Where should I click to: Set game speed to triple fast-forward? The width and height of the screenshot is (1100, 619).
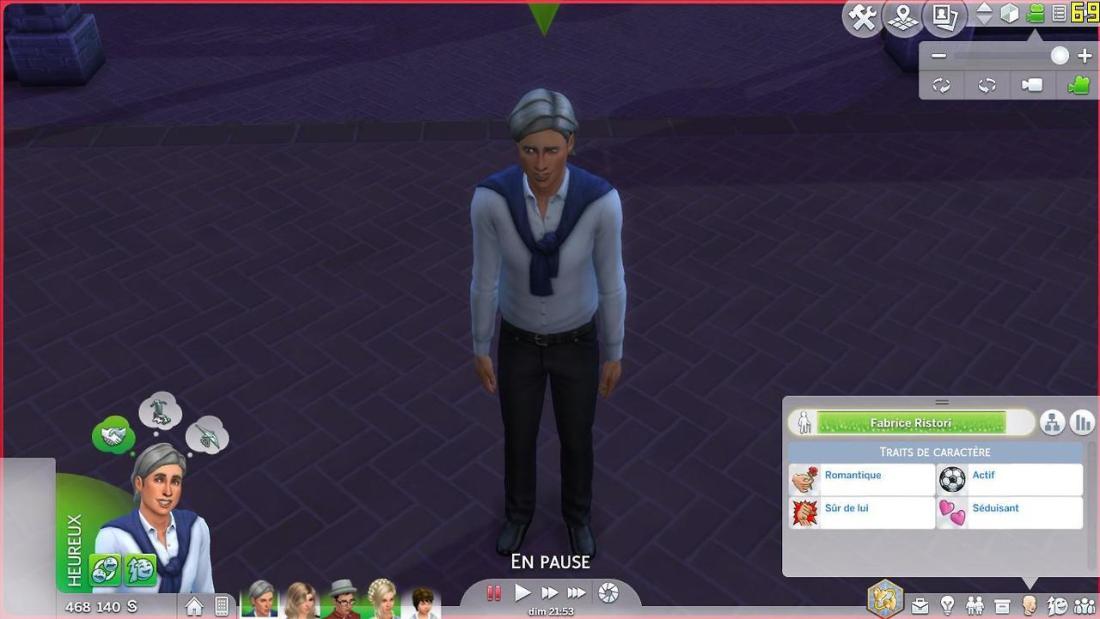click(x=577, y=593)
